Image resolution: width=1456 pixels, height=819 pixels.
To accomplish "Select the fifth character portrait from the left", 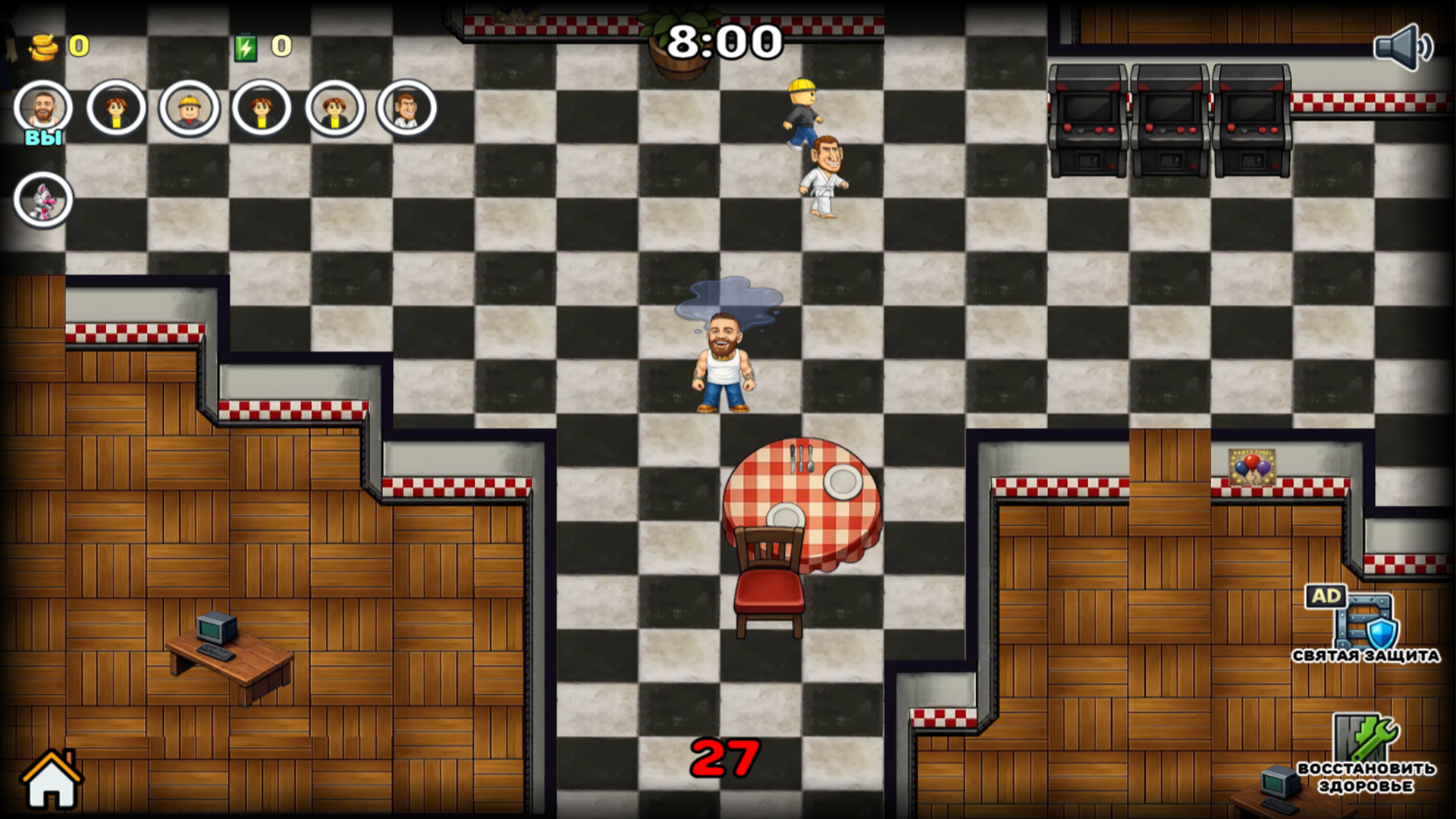I will point(334,108).
